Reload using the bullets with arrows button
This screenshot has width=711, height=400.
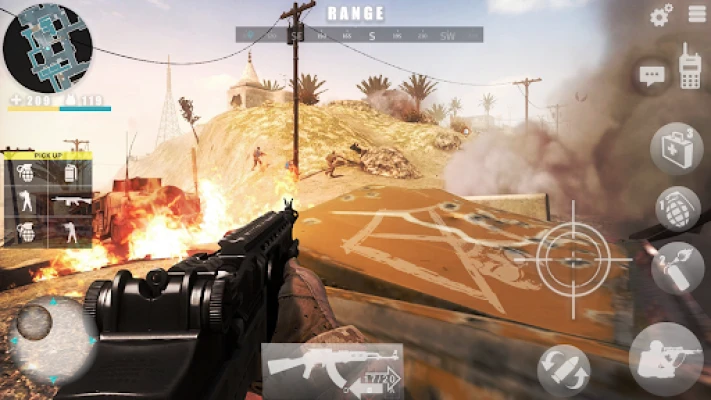563,370
